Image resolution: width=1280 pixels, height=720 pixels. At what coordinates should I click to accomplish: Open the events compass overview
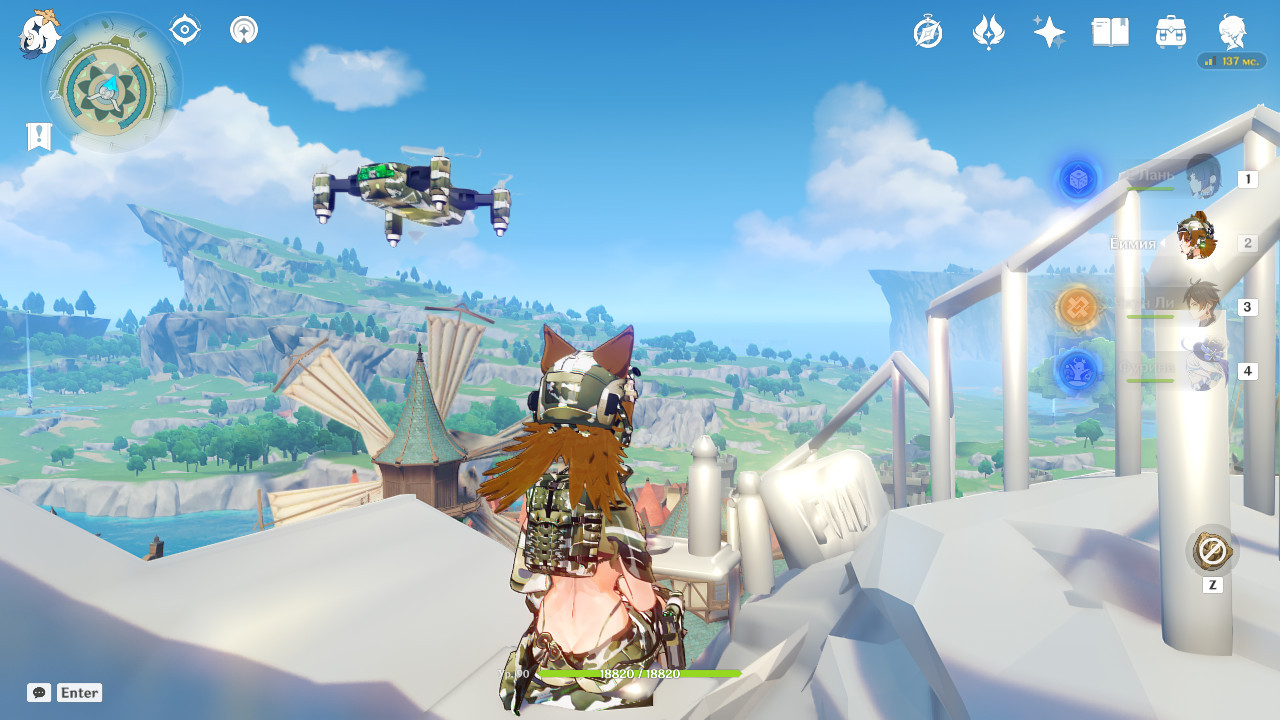tap(927, 32)
